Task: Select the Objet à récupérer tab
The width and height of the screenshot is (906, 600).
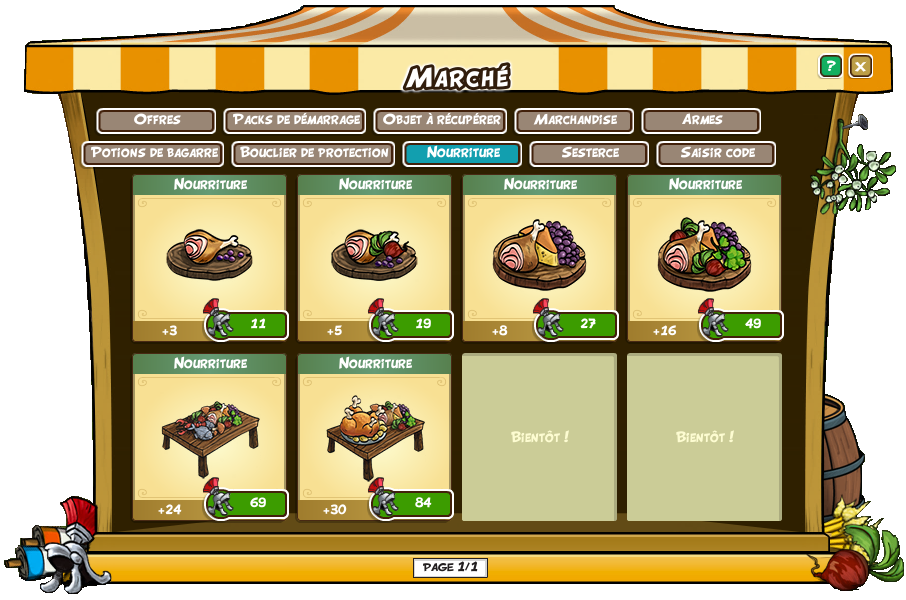Action: tap(440, 120)
